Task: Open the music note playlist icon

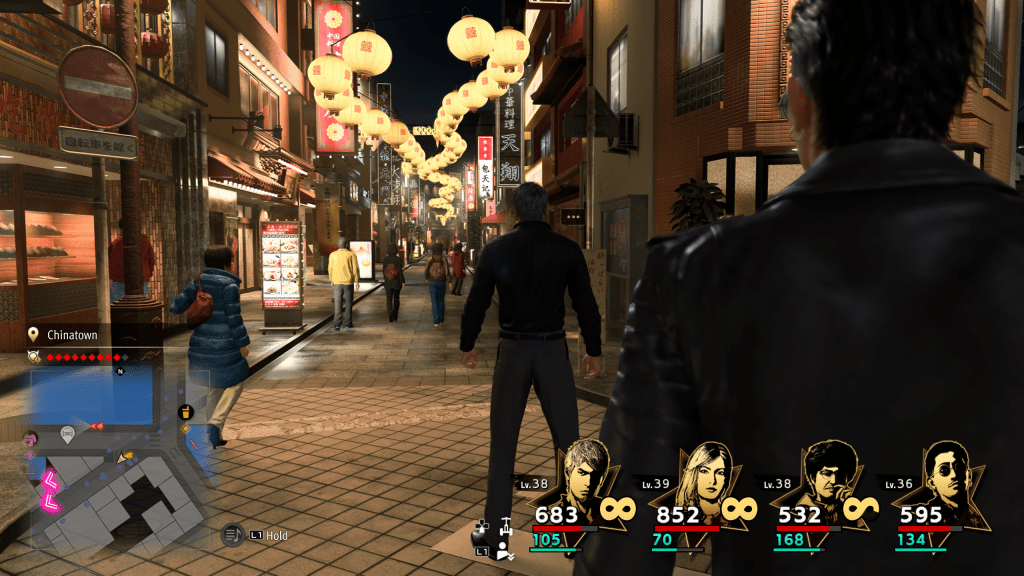Action: 232,535
